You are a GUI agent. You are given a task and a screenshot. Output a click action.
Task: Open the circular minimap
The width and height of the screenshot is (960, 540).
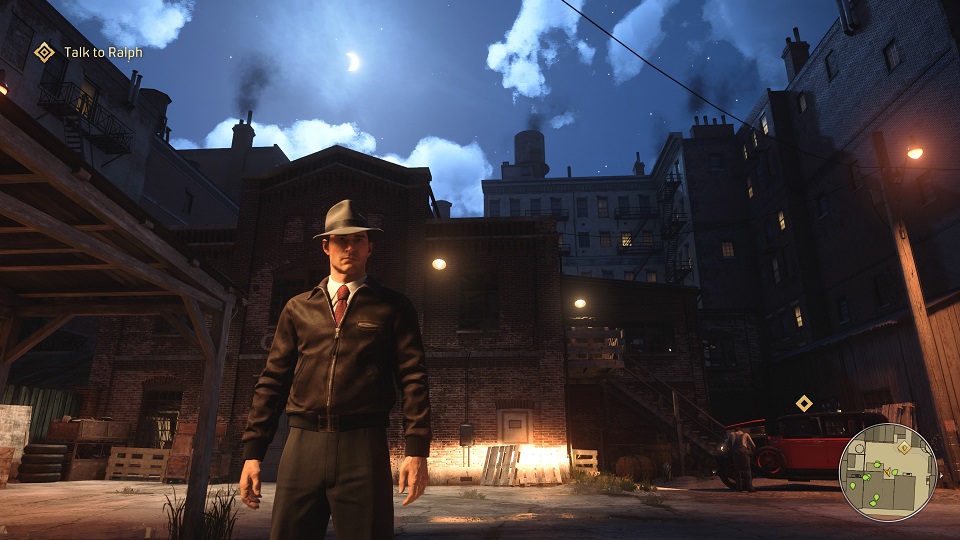click(x=887, y=472)
